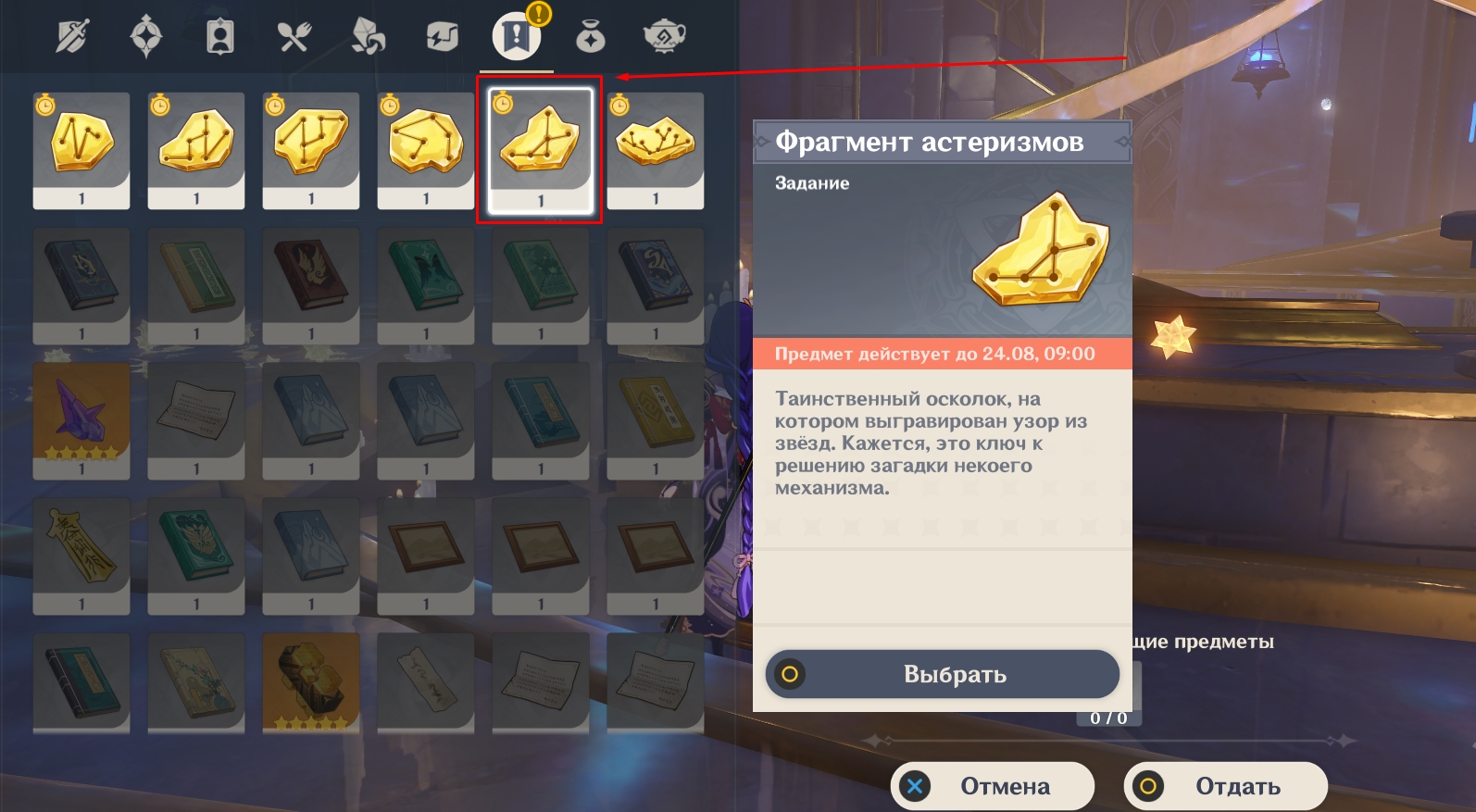Show the Materials crystal tab
This screenshot has height=812, width=1476.
coord(369,37)
